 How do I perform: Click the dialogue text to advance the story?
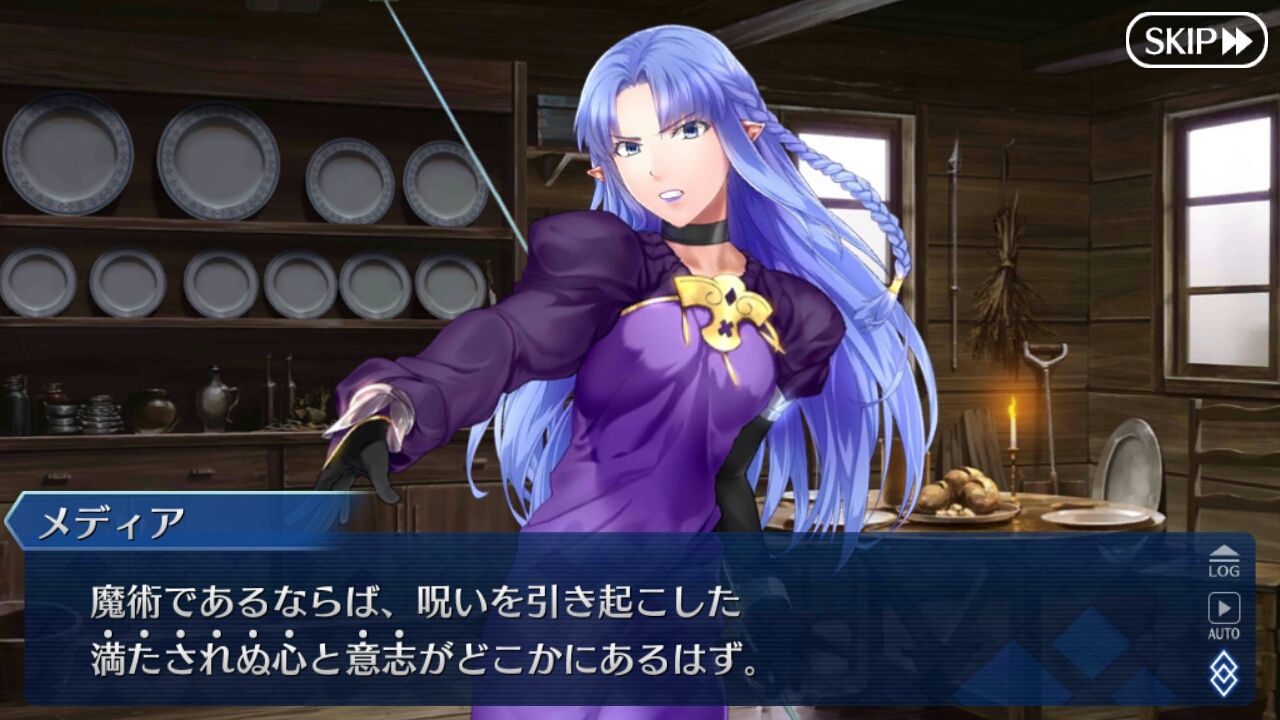tap(420, 625)
